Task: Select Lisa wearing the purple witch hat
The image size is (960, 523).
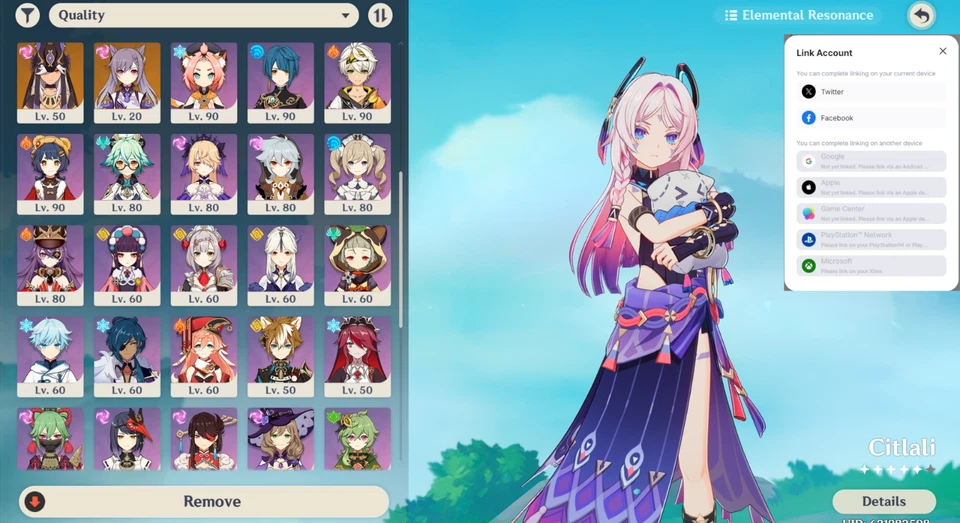Action: click(280, 439)
